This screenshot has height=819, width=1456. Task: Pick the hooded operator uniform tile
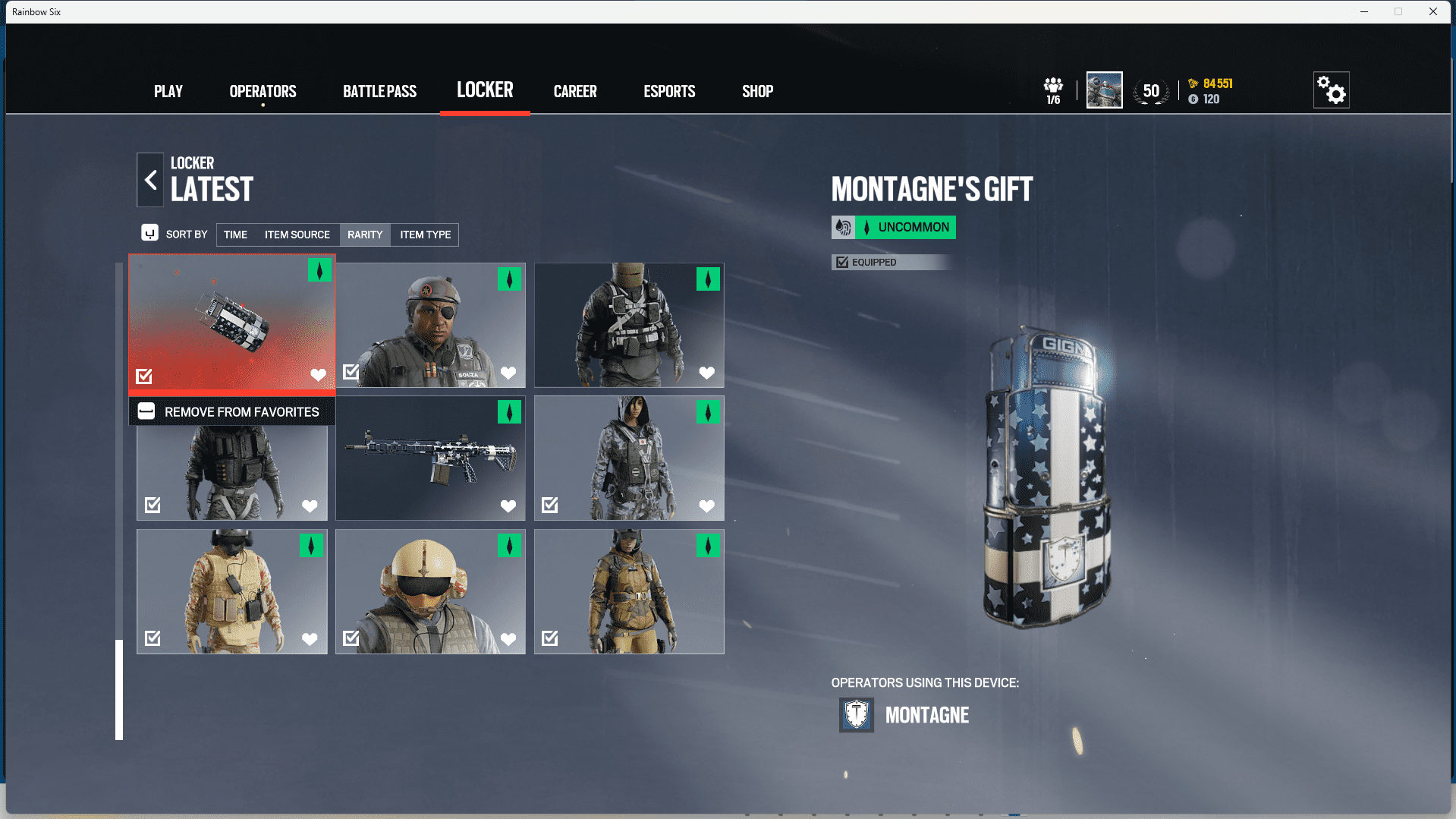pos(629,458)
